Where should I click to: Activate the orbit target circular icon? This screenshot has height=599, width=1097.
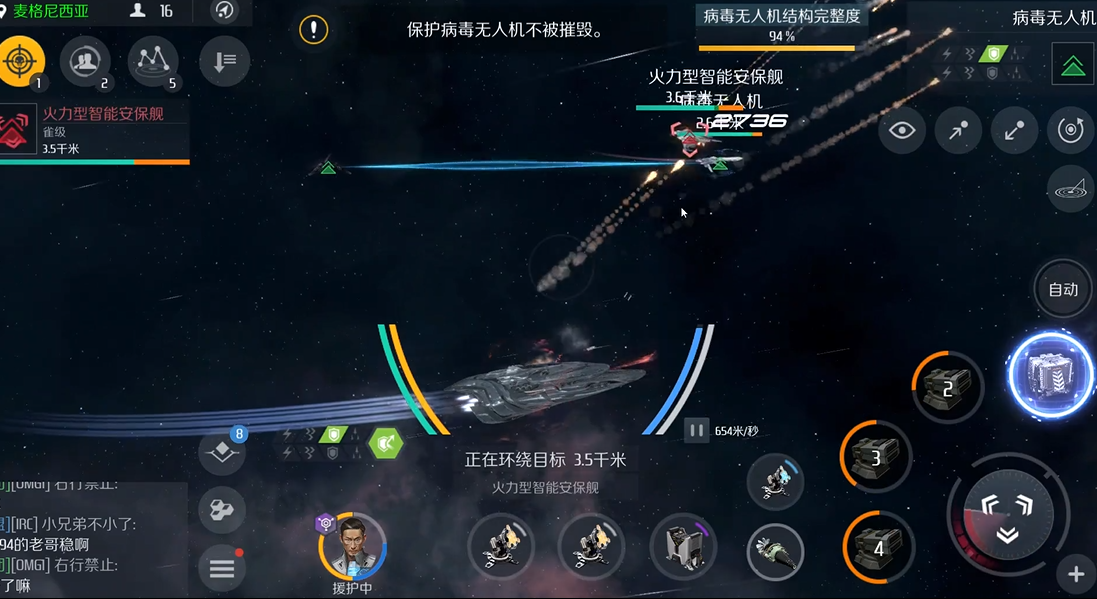(1071, 131)
